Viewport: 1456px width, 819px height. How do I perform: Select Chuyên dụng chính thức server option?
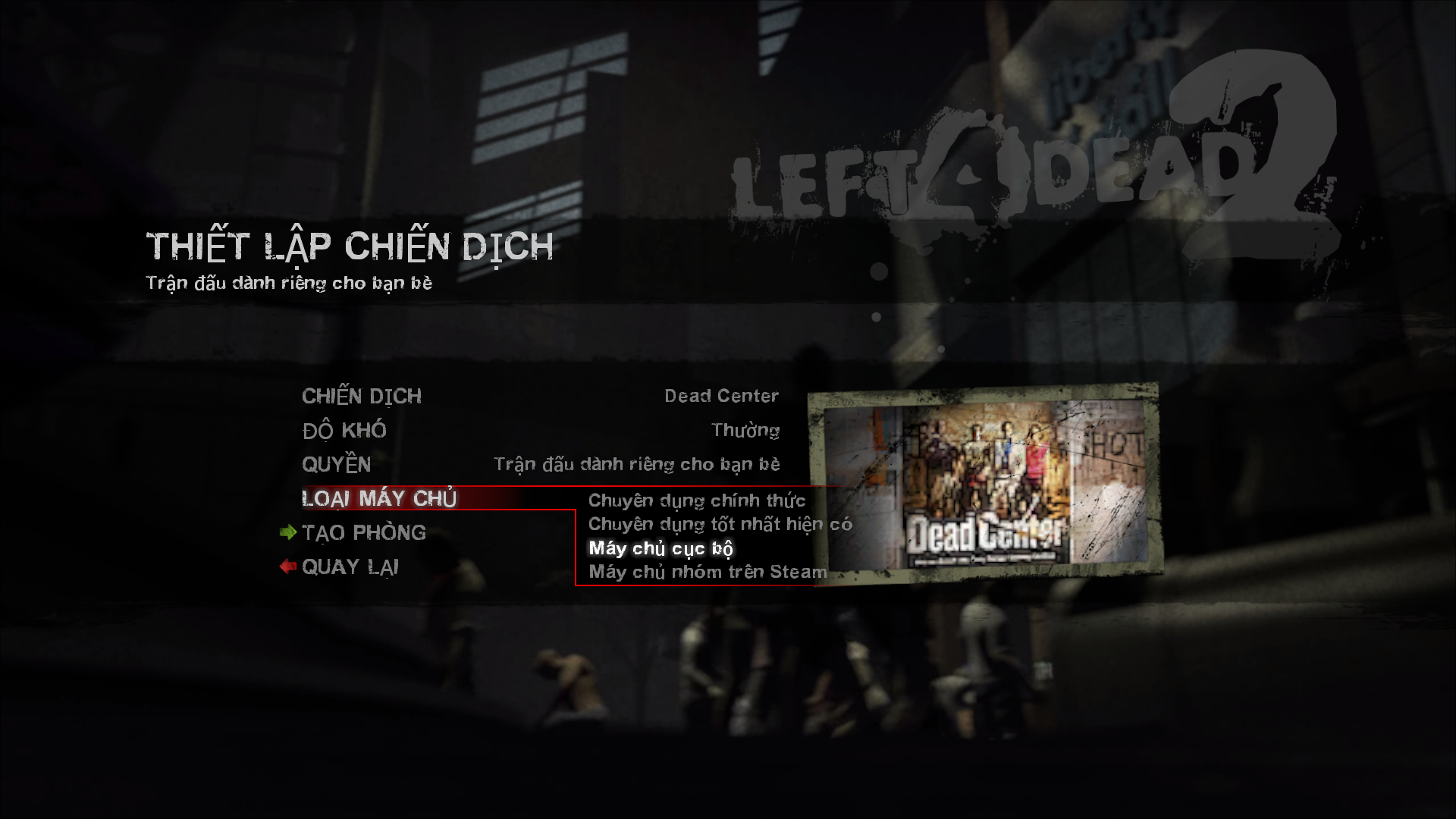pos(696,500)
